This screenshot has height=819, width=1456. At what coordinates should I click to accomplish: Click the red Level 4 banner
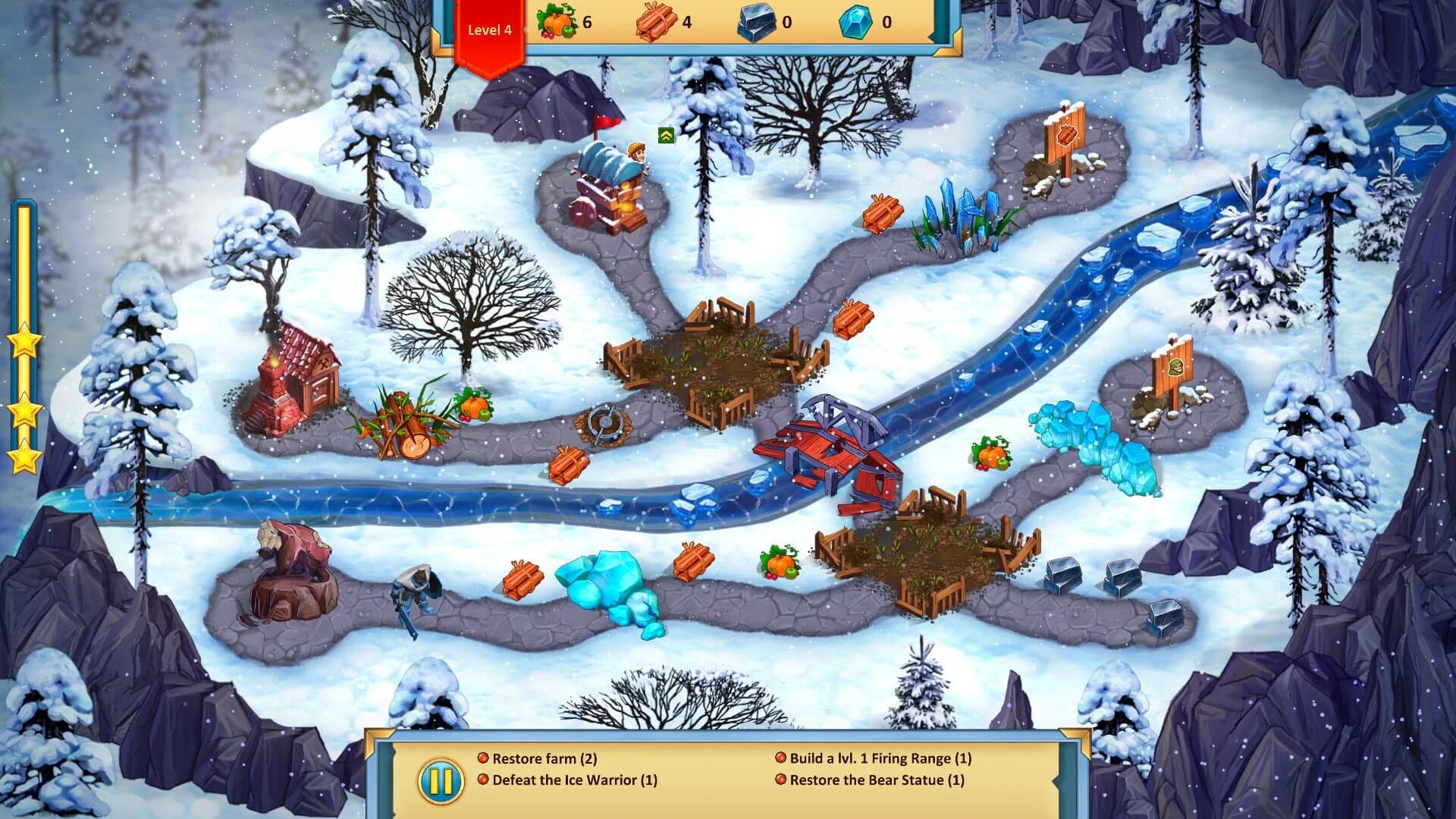(489, 30)
